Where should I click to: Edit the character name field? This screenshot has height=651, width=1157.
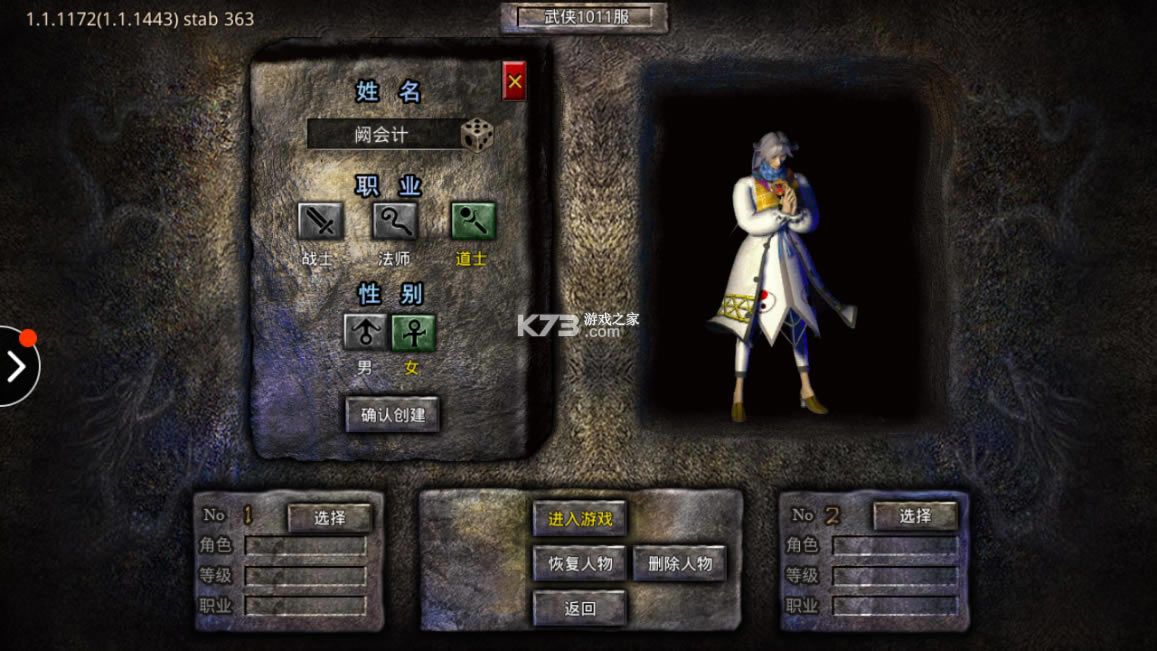pos(383,135)
